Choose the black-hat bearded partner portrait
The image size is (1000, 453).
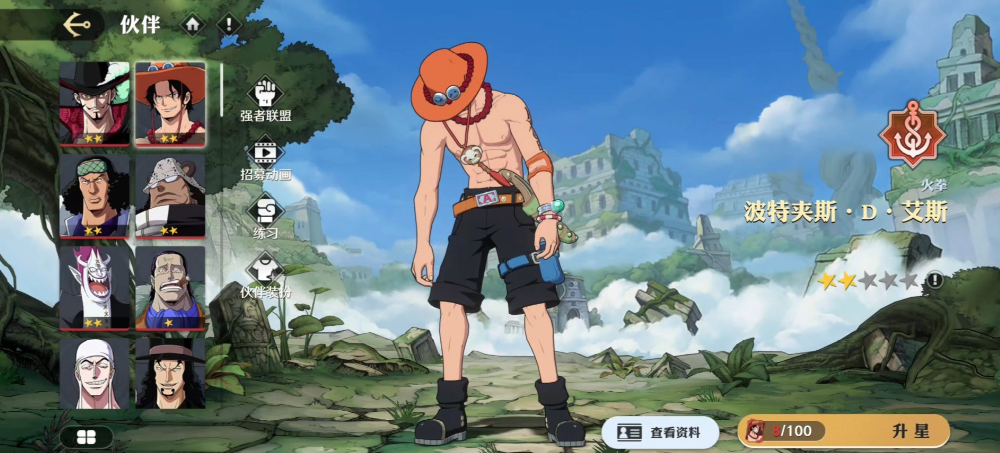[x=170, y=373]
